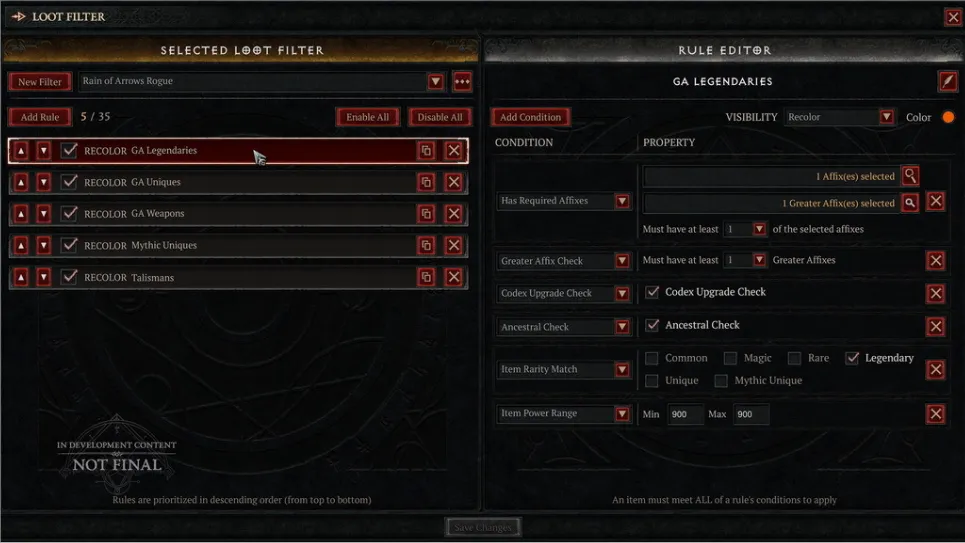Delete the Mythic Uniques rule

[x=454, y=245]
